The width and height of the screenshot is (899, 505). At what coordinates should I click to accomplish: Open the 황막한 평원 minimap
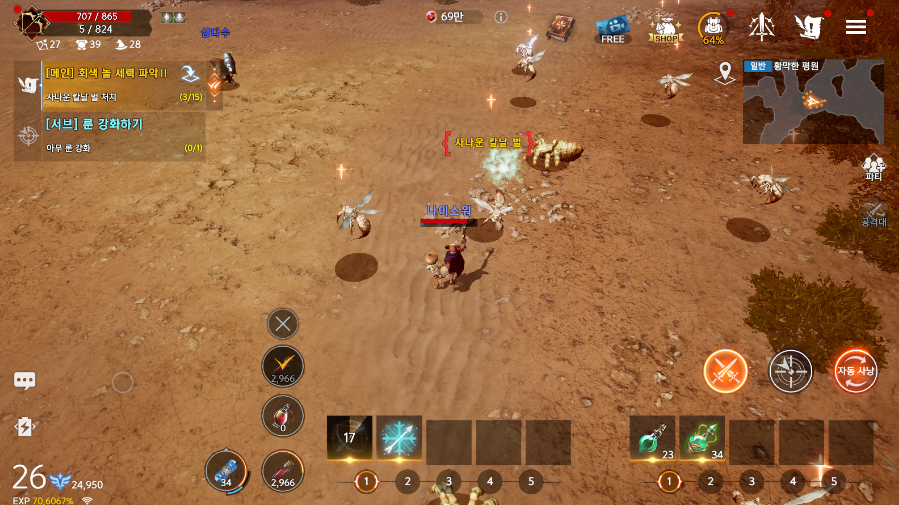(x=813, y=101)
